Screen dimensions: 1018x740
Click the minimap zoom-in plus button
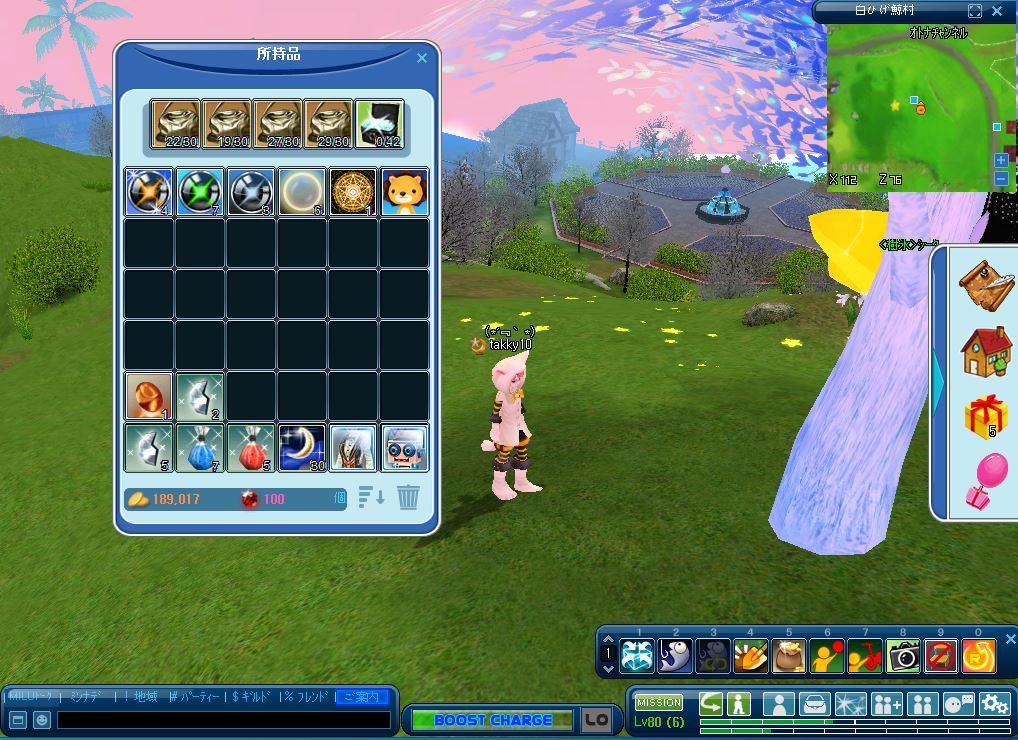pyautogui.click(x=1001, y=160)
